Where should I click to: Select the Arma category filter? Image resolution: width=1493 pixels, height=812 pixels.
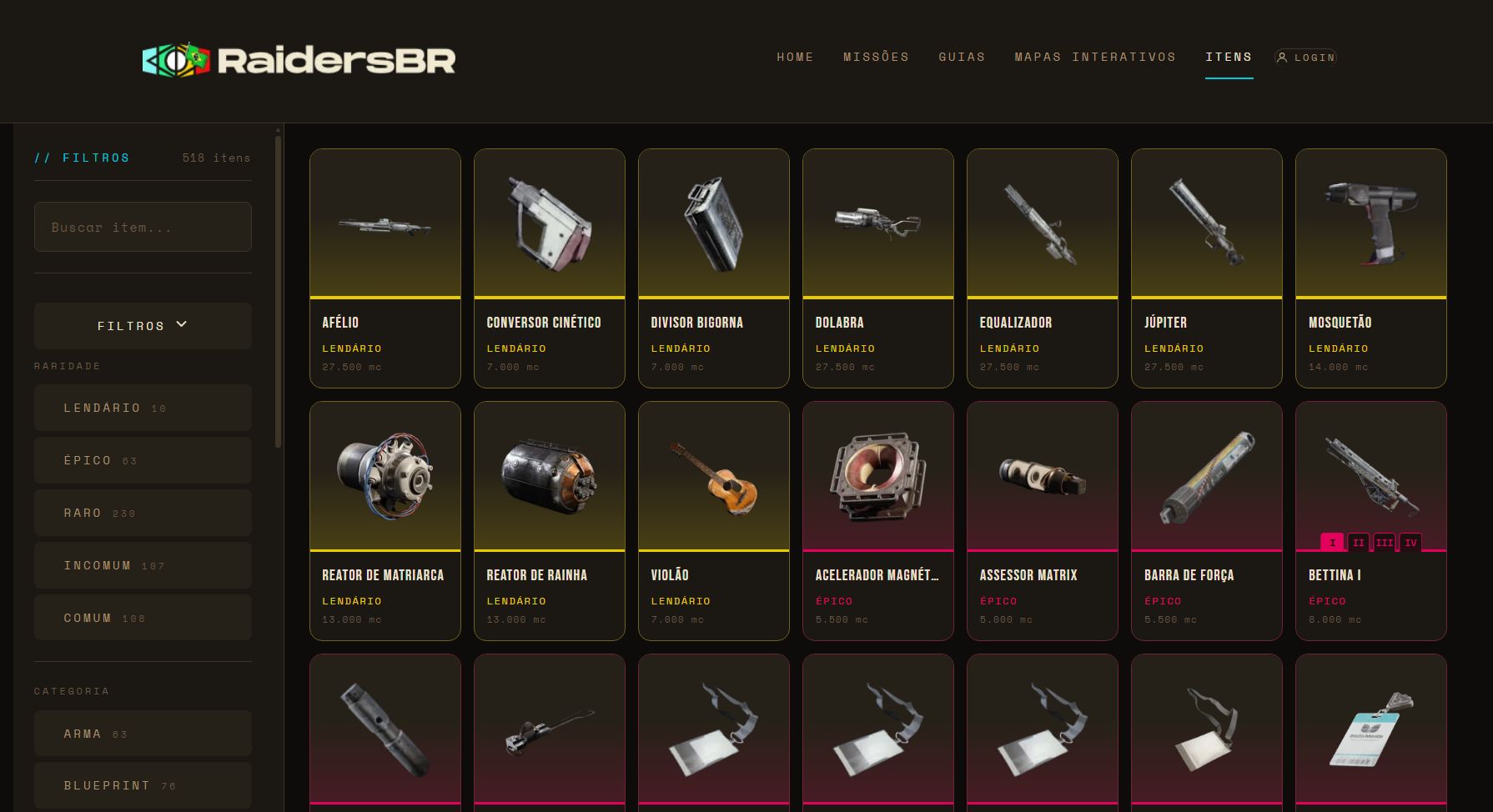click(x=143, y=734)
